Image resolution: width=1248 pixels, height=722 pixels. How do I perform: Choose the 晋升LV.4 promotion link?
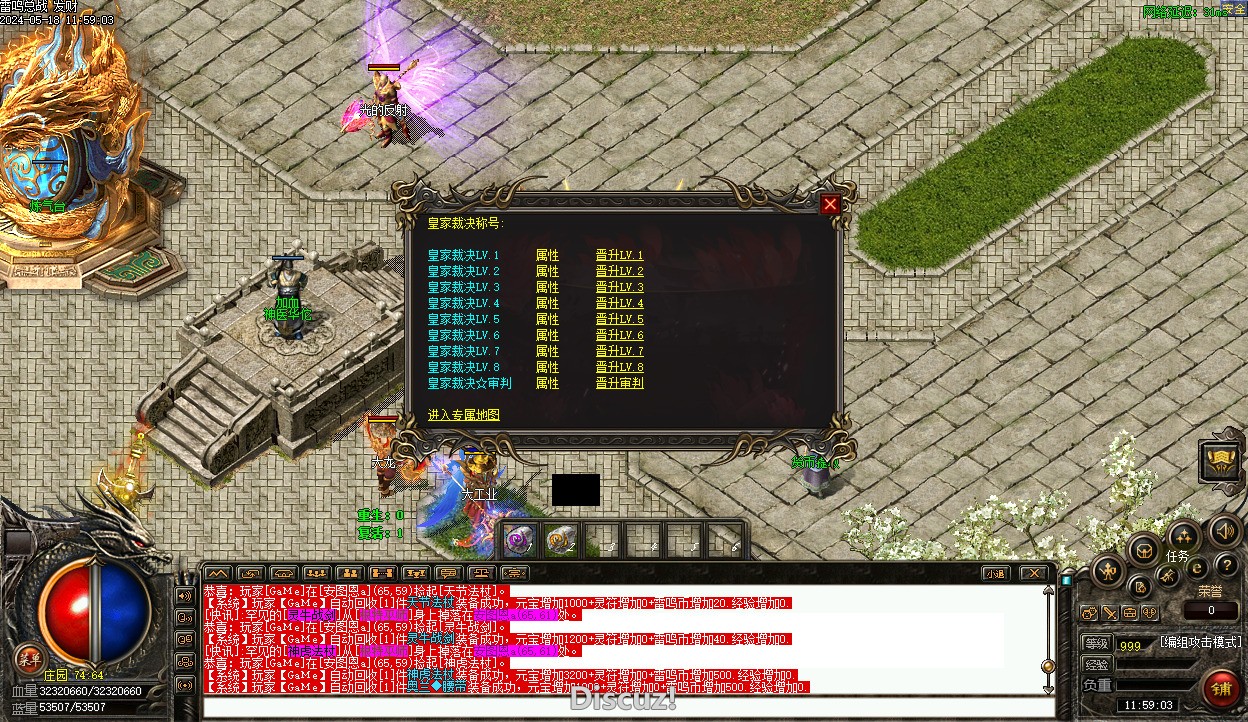(619, 303)
